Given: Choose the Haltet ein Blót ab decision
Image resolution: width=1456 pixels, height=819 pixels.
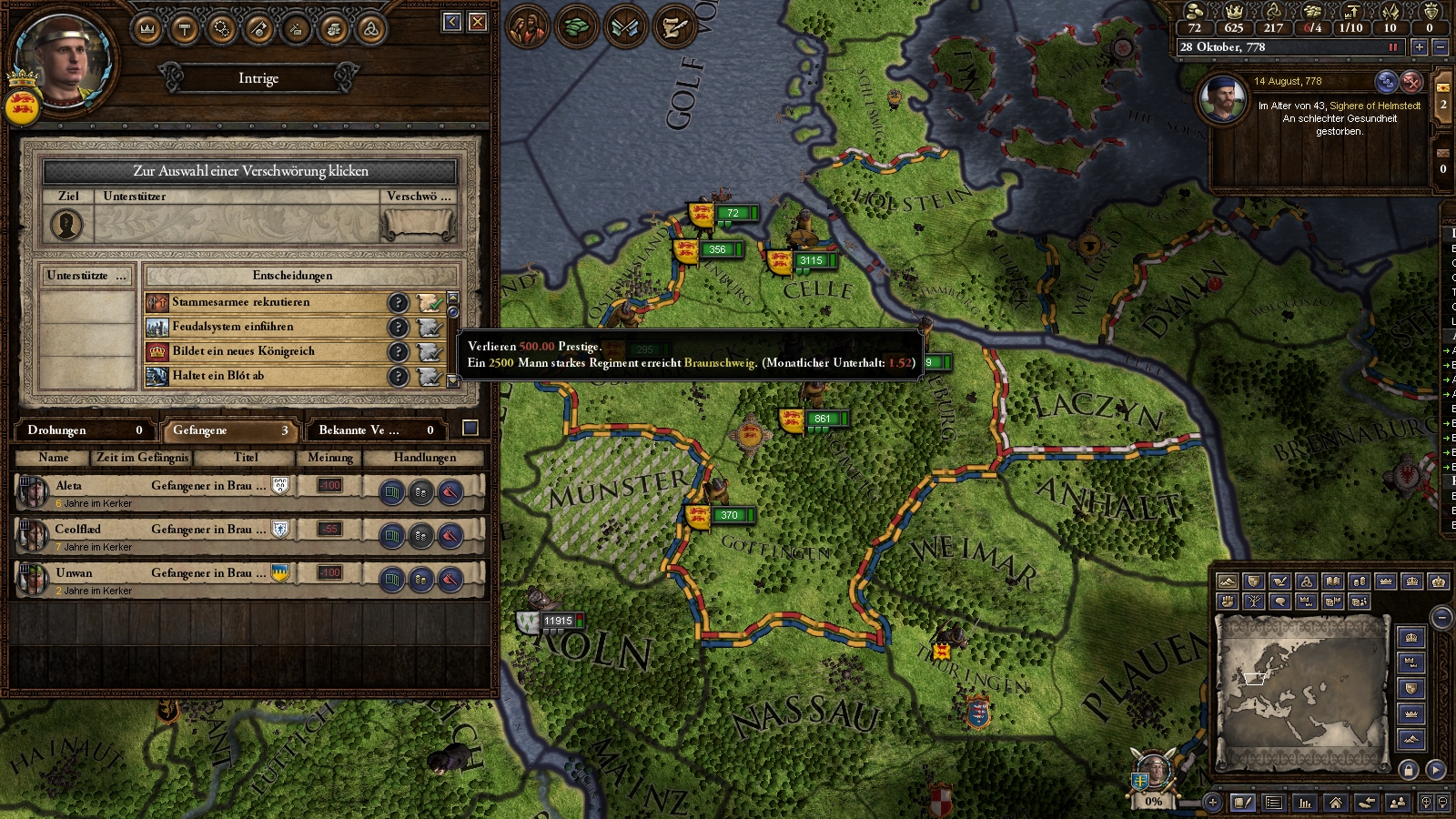Looking at the screenshot, I should tap(264, 376).
